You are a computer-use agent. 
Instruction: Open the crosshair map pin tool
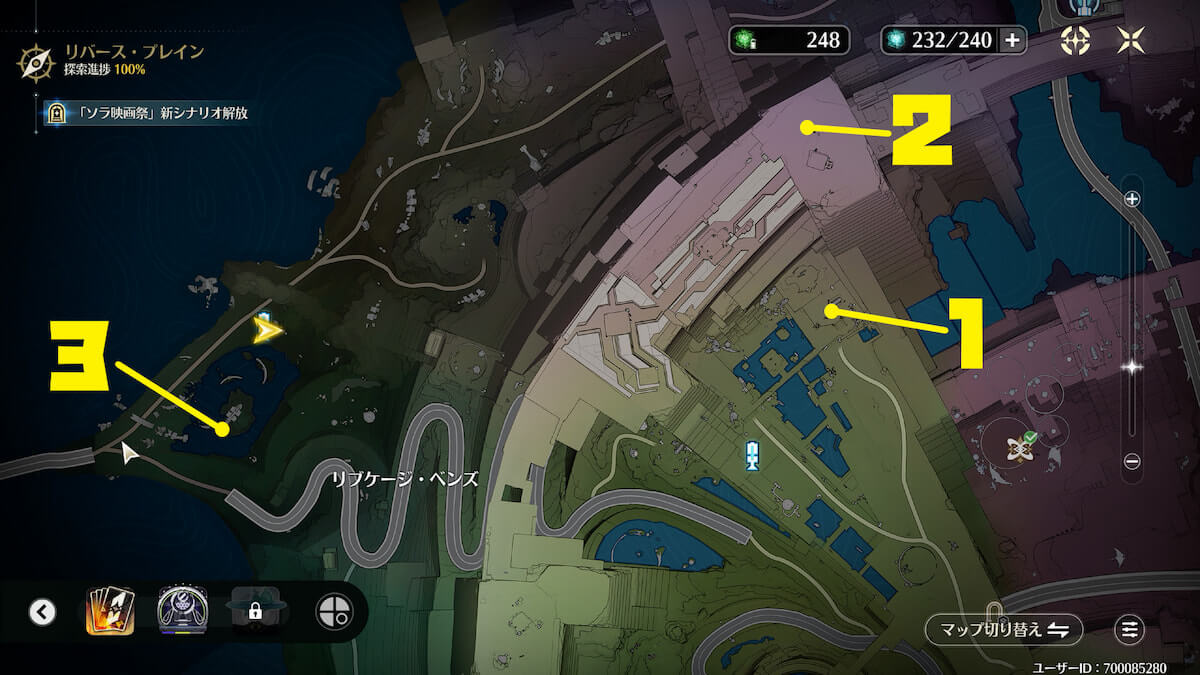coord(332,611)
